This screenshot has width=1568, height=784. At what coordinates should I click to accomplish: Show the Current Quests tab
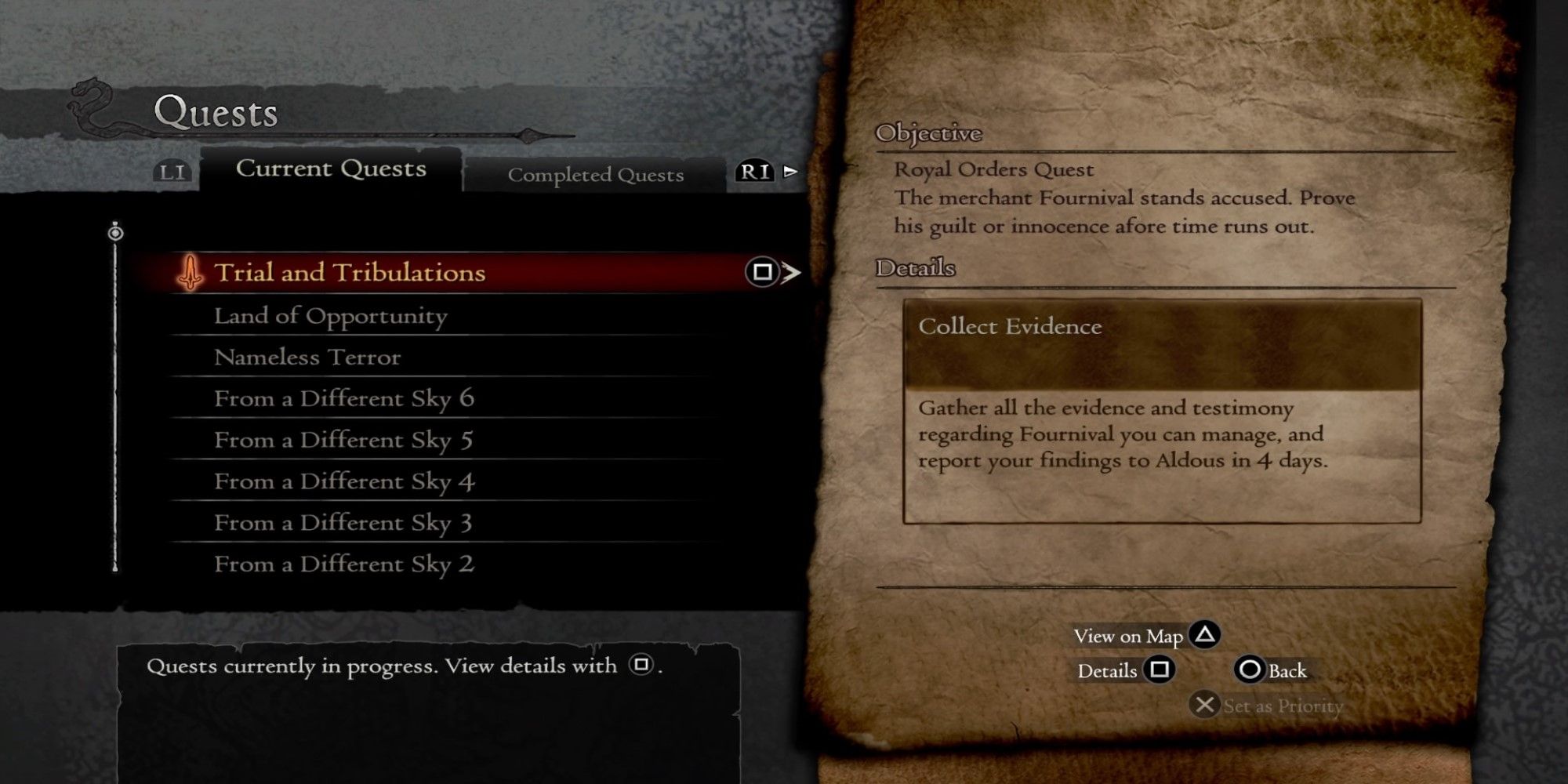pyautogui.click(x=331, y=169)
